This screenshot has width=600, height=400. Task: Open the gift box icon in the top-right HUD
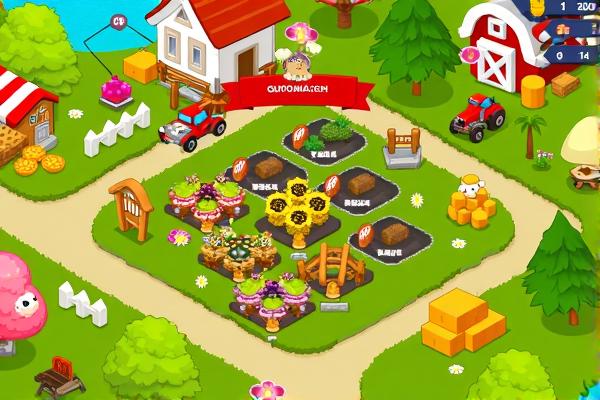point(560,31)
